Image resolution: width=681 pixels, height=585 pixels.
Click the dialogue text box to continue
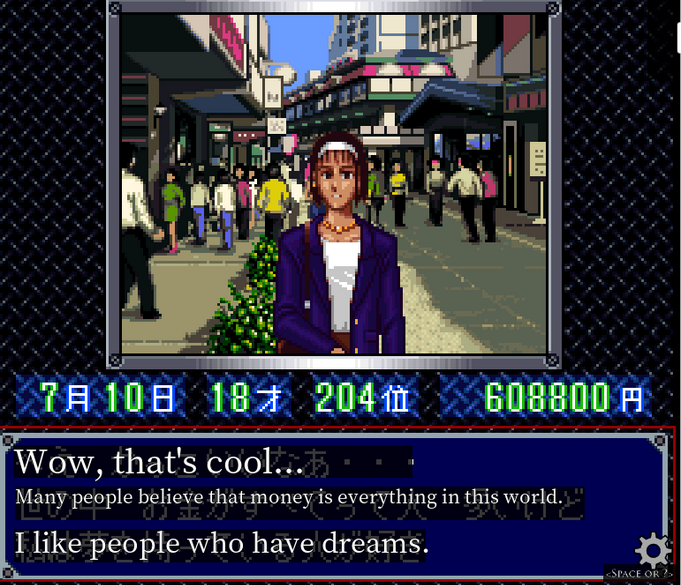pos(320,504)
